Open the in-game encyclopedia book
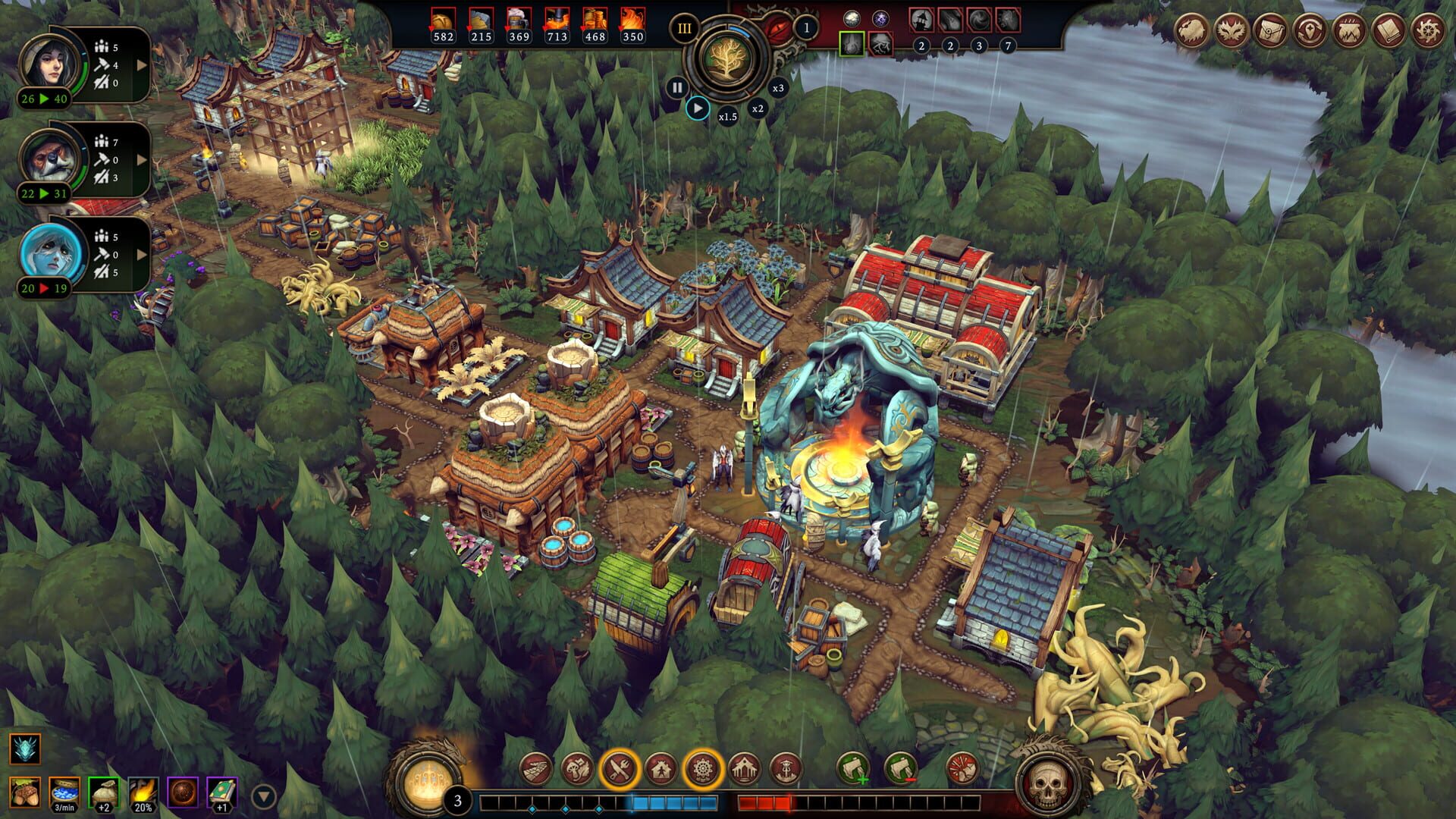The height and width of the screenshot is (819, 1456). pos(1390,31)
